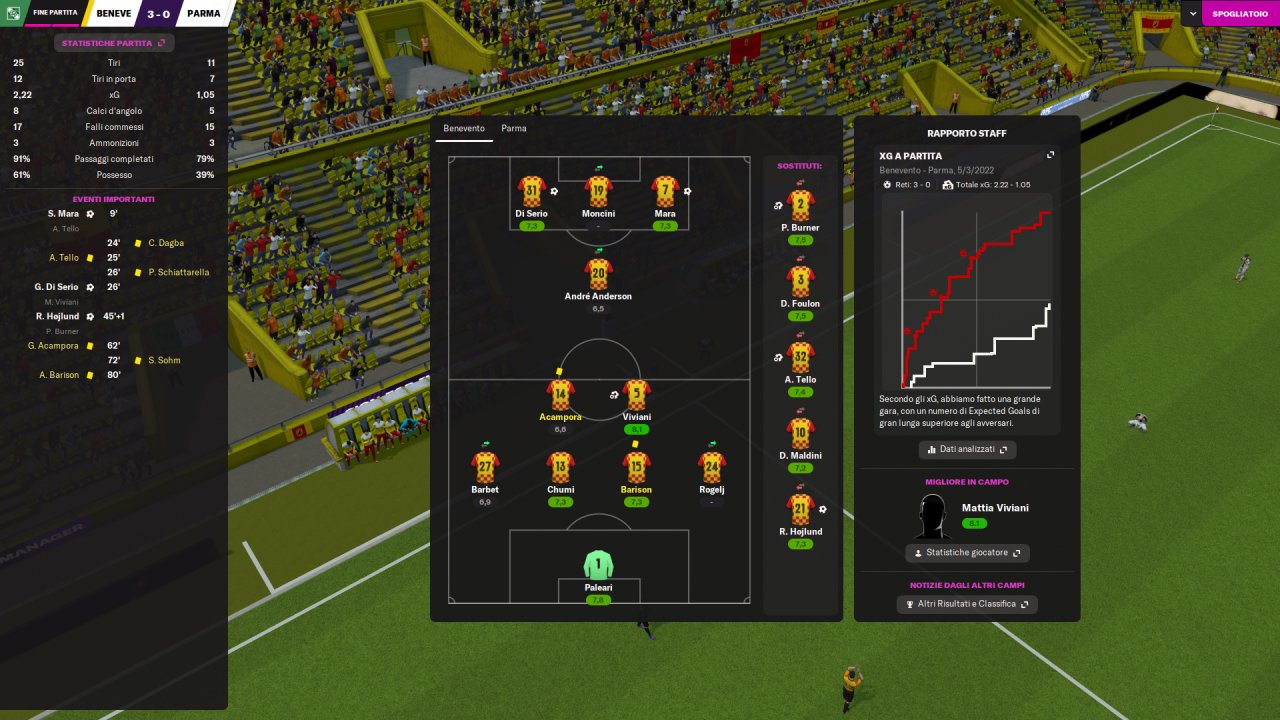
Task: Expand the xG a partita chart
Action: (x=1050, y=155)
